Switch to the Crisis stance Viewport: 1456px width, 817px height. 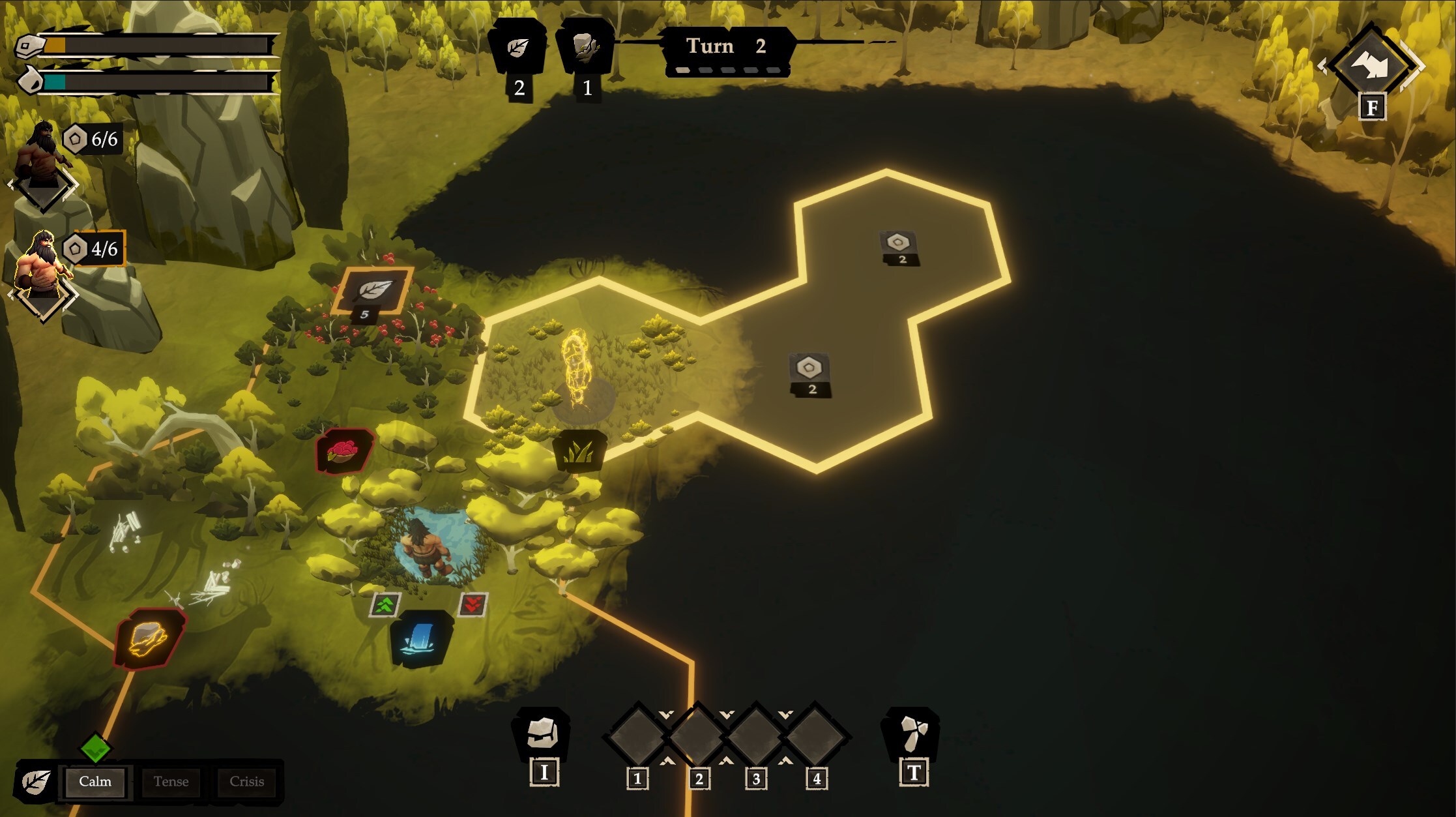point(246,781)
